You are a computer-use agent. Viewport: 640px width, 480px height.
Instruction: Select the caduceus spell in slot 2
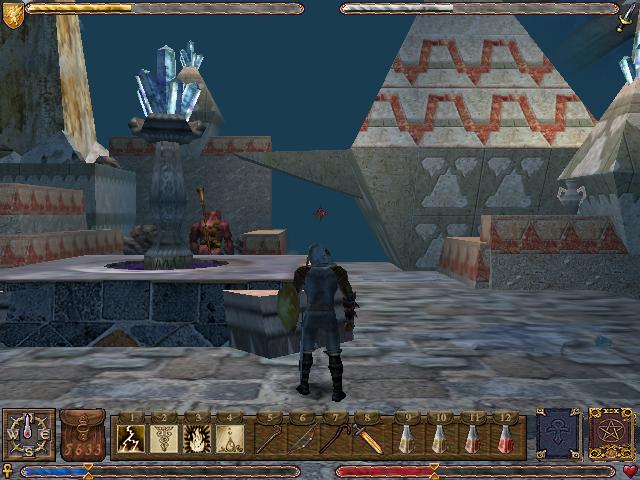tap(165, 437)
